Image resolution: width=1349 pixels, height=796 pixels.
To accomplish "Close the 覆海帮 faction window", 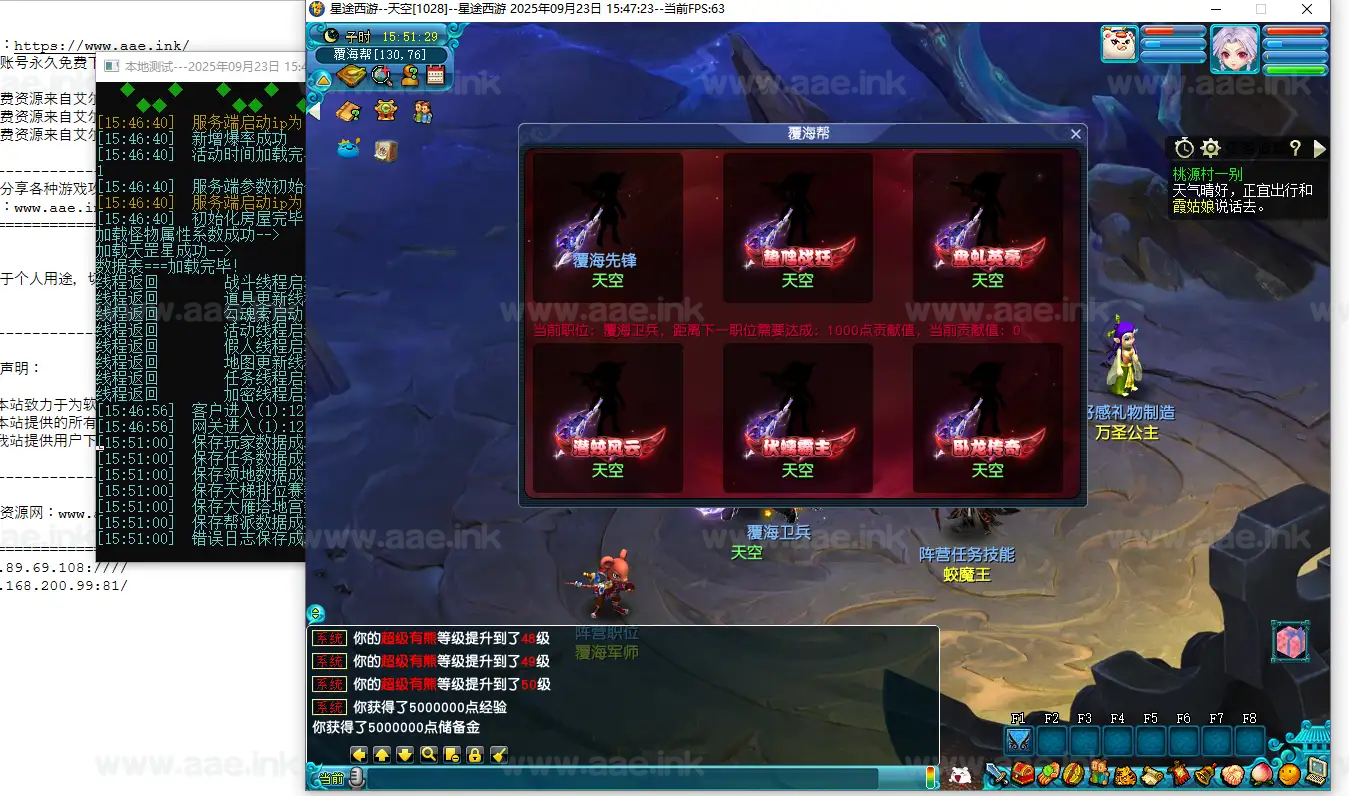I will [x=1076, y=134].
